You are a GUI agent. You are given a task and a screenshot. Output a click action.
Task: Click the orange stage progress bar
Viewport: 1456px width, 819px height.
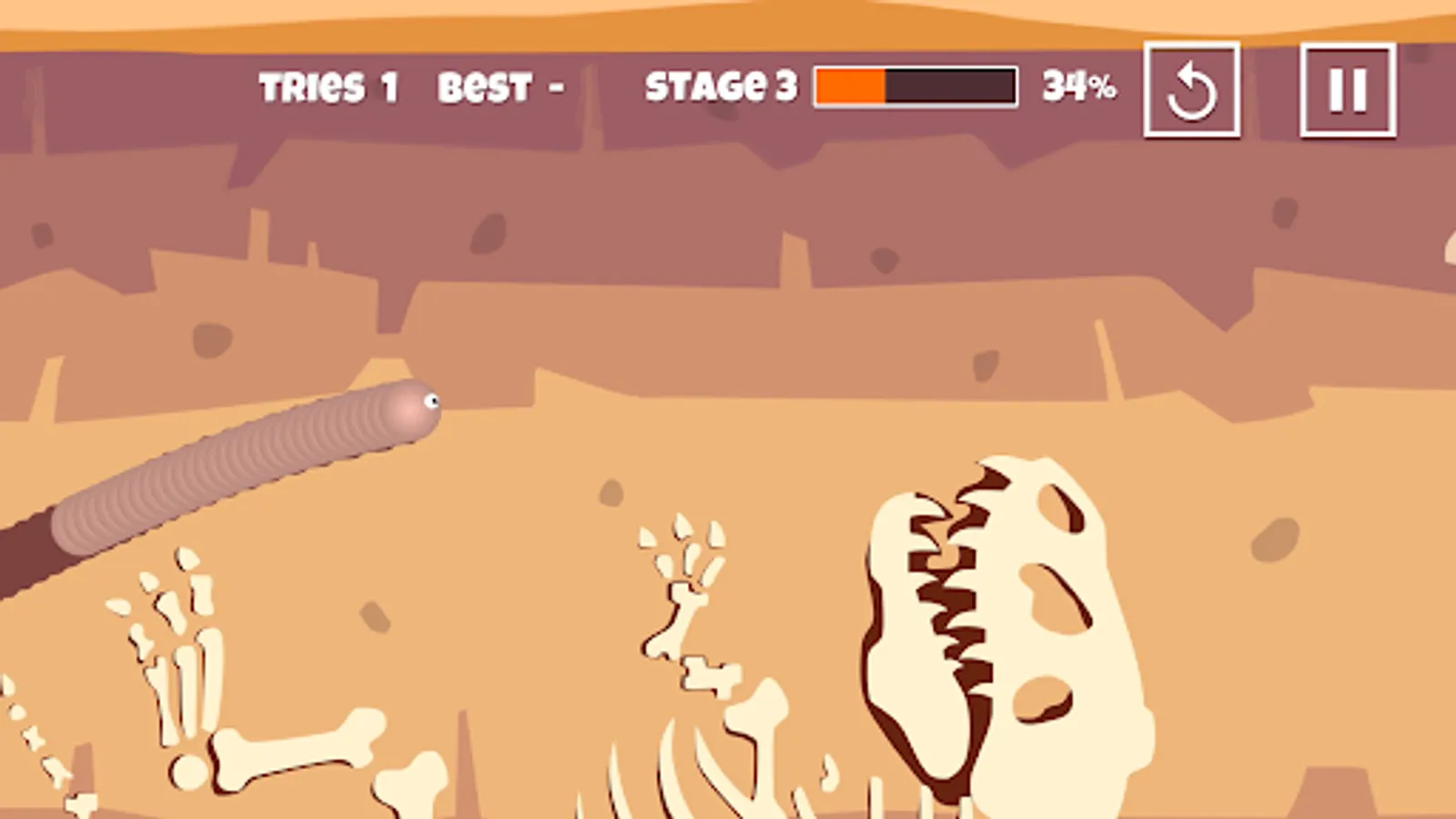coord(915,87)
